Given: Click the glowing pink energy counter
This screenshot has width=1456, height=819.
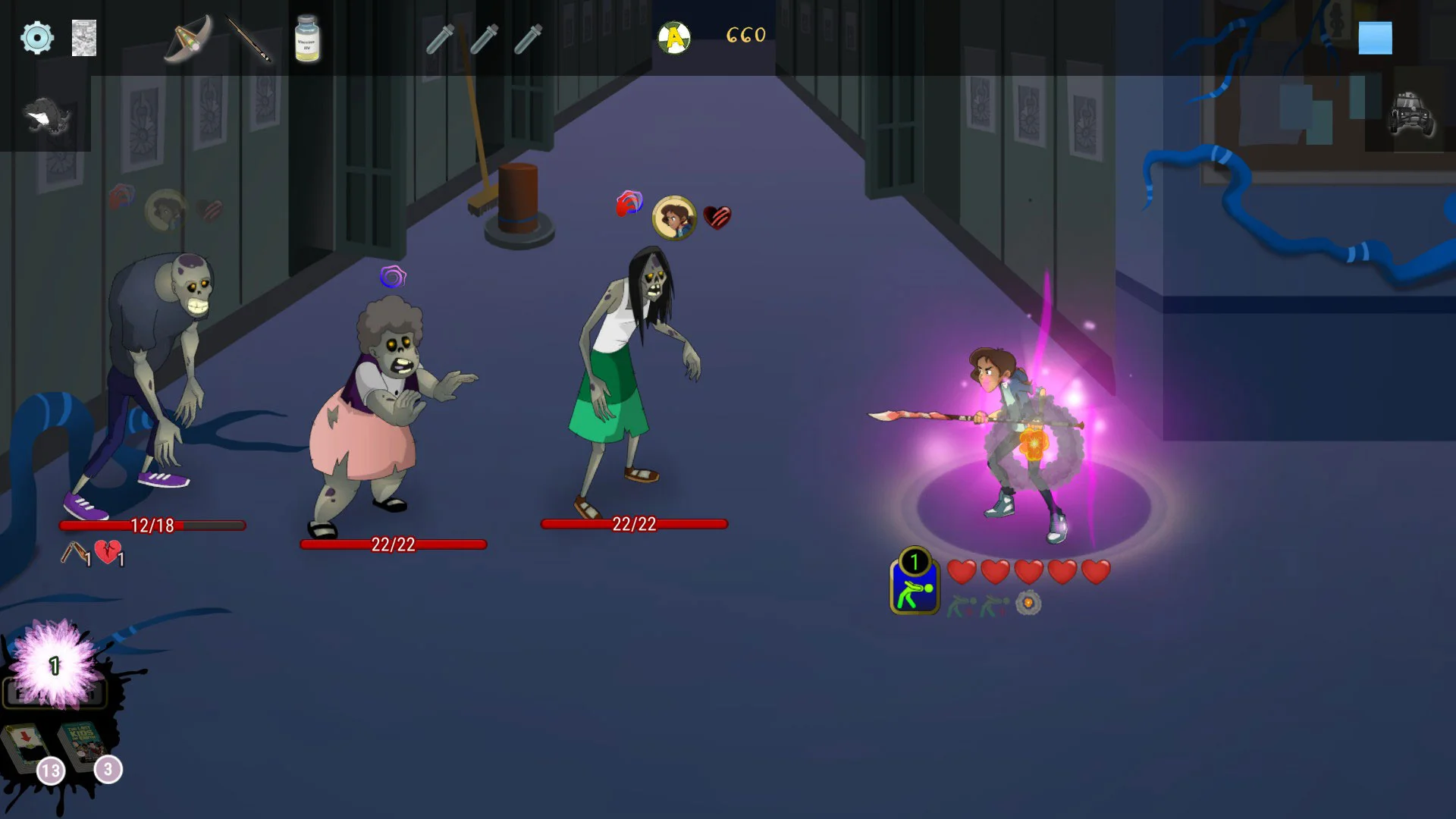Looking at the screenshot, I should pos(55,665).
